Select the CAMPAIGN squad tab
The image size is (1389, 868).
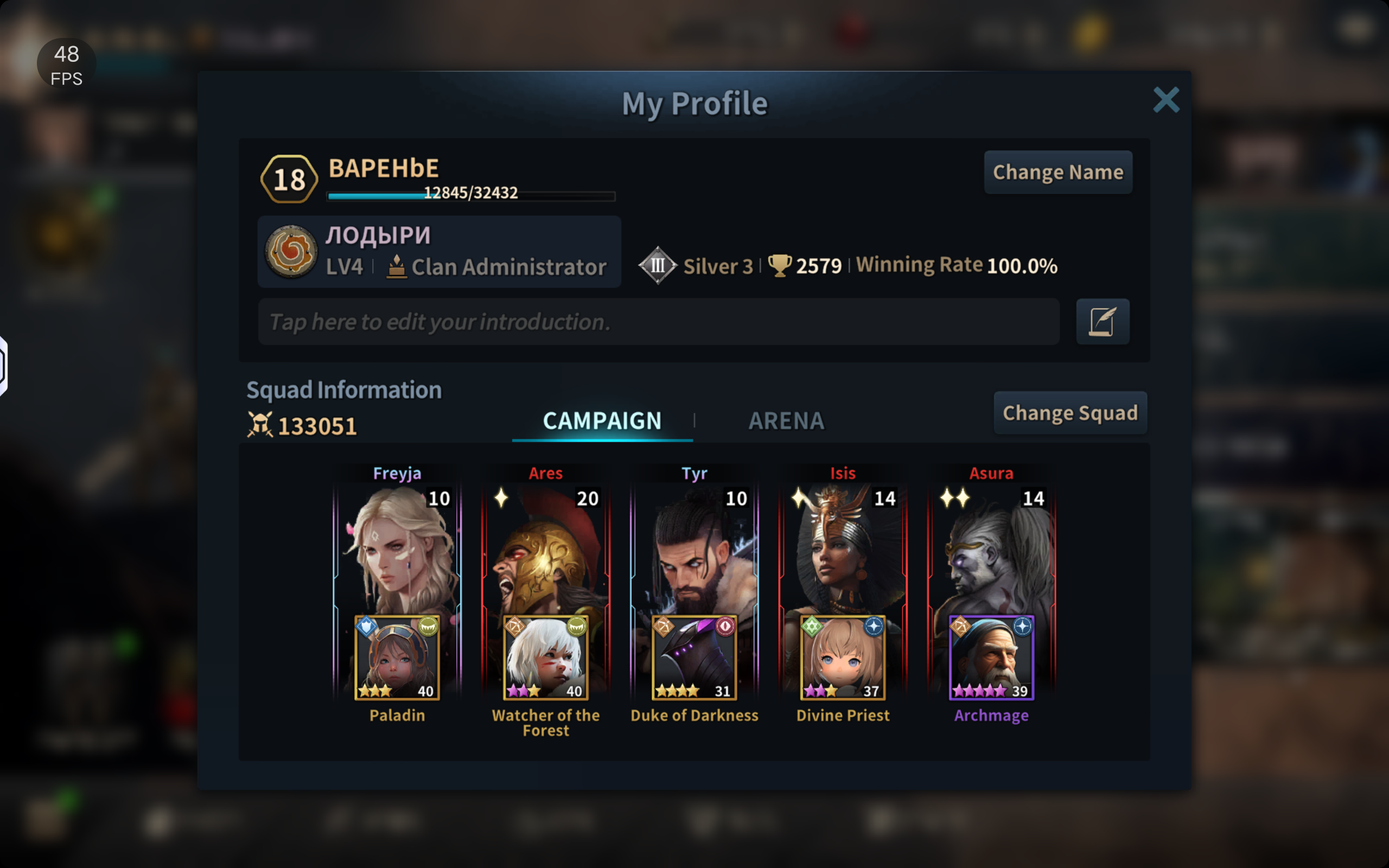[x=602, y=421]
